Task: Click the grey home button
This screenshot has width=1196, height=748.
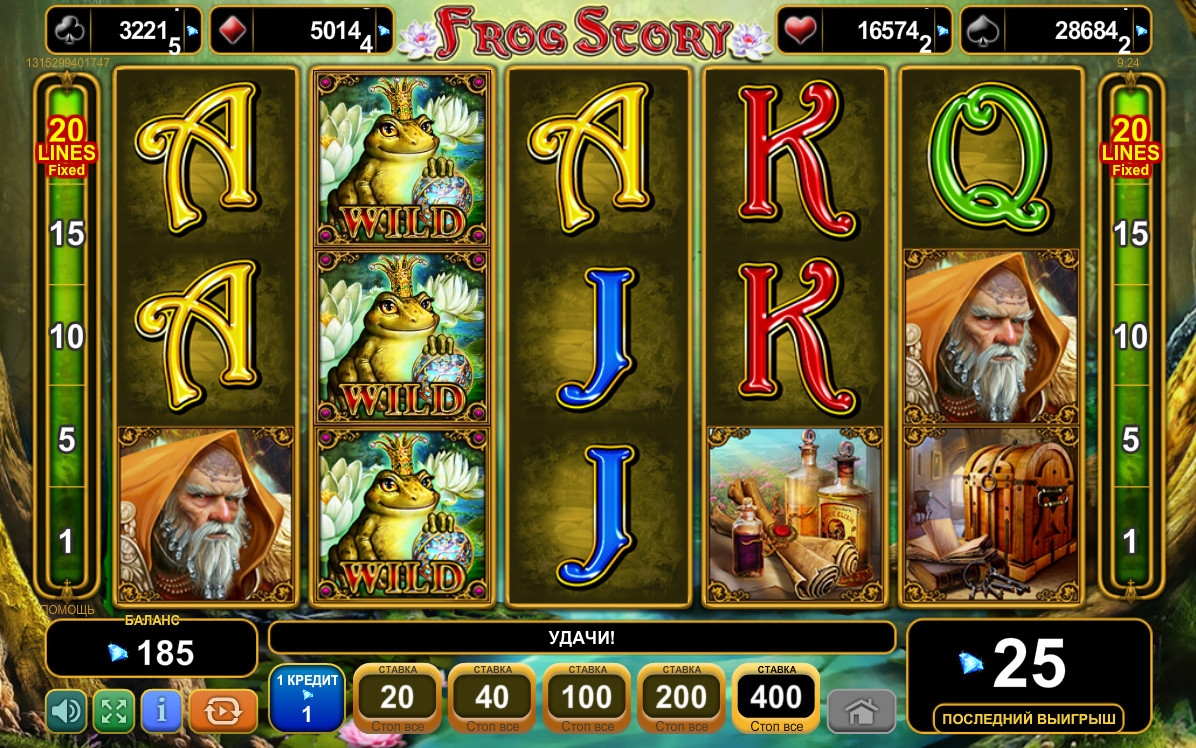Action: [861, 712]
